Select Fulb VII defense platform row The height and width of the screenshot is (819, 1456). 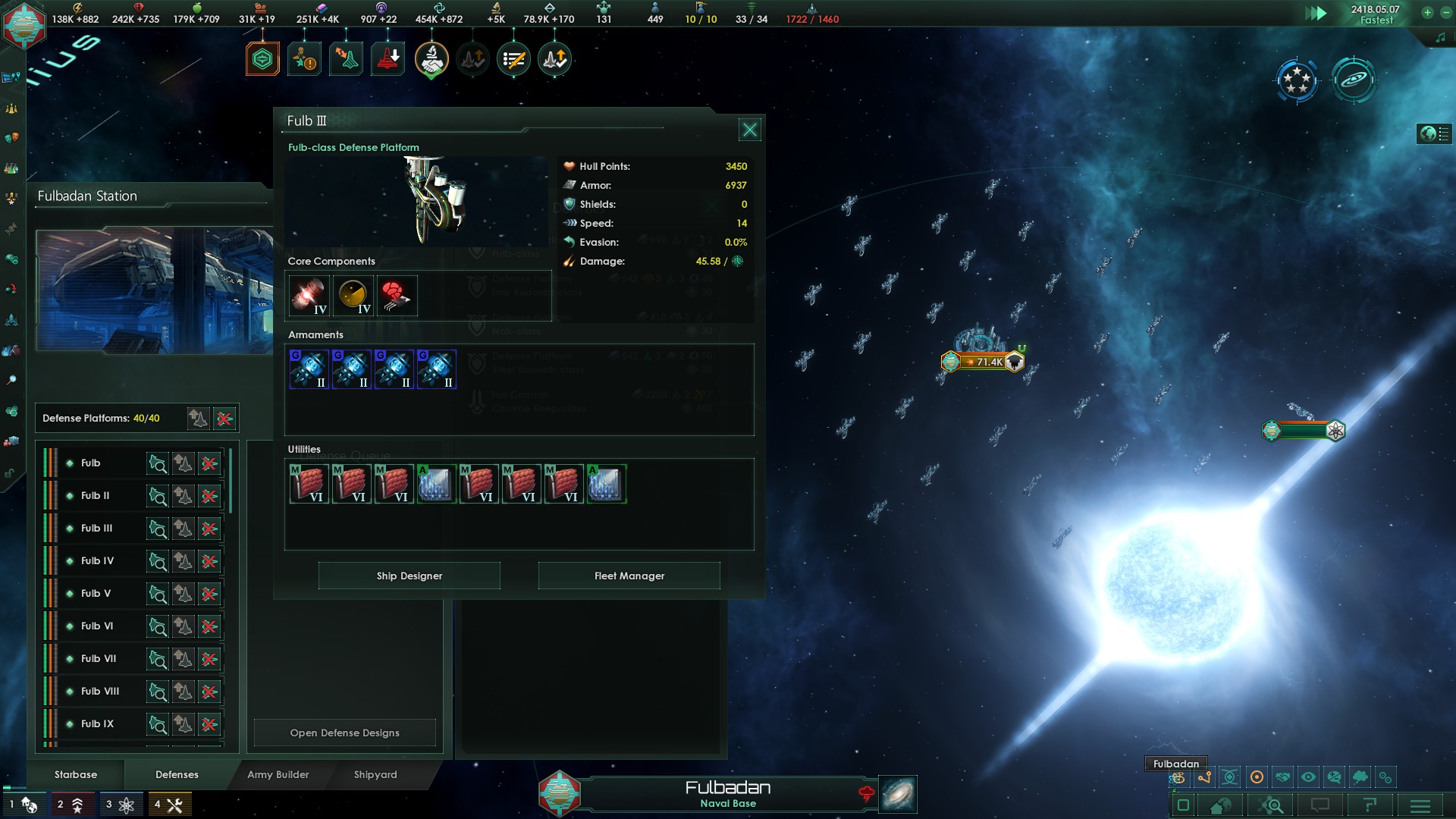point(99,659)
